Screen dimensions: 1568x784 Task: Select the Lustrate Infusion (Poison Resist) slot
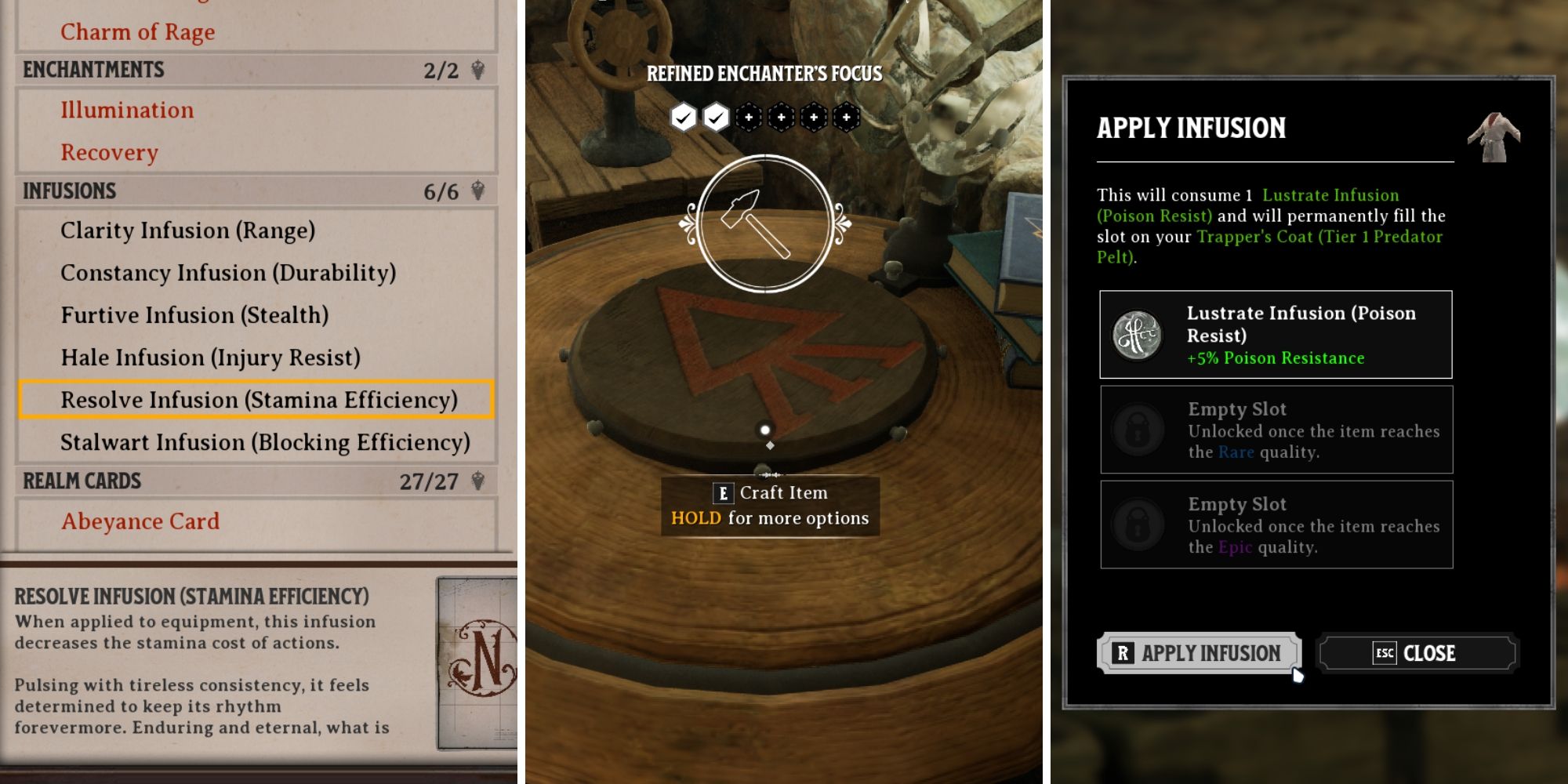pyautogui.click(x=1276, y=335)
